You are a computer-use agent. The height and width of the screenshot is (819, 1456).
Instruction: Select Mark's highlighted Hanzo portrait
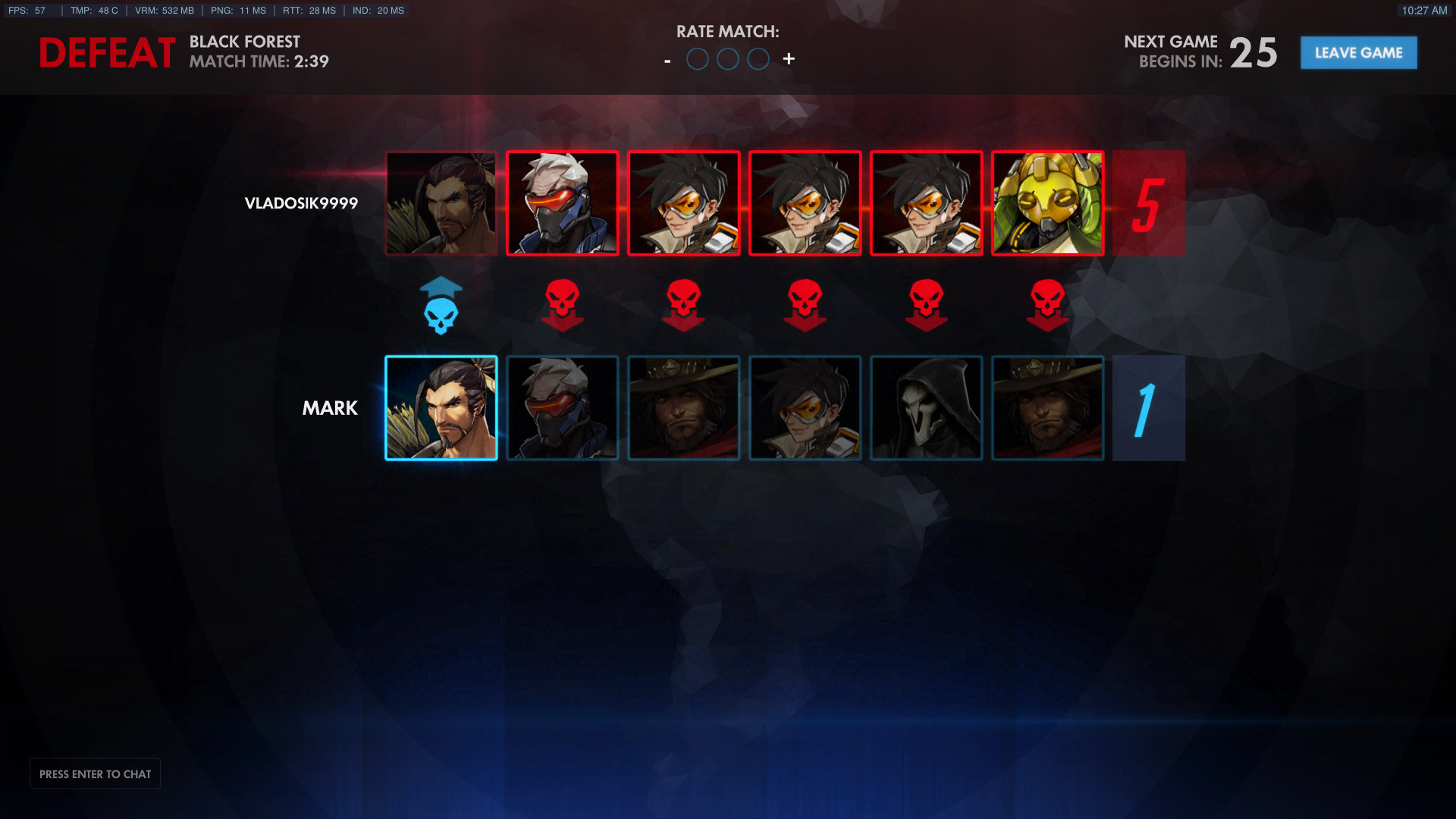coord(441,408)
